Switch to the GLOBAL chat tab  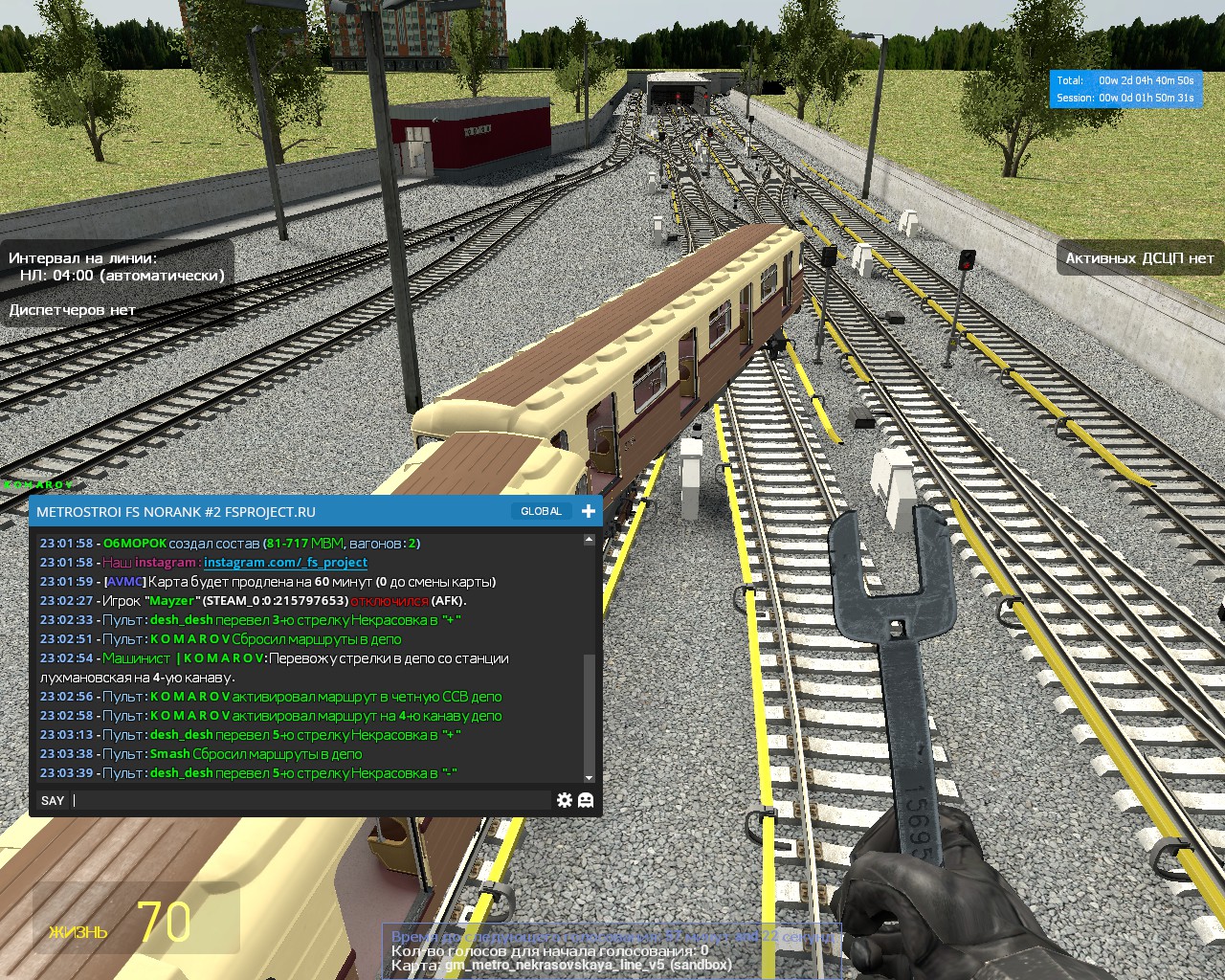pyautogui.click(x=541, y=511)
